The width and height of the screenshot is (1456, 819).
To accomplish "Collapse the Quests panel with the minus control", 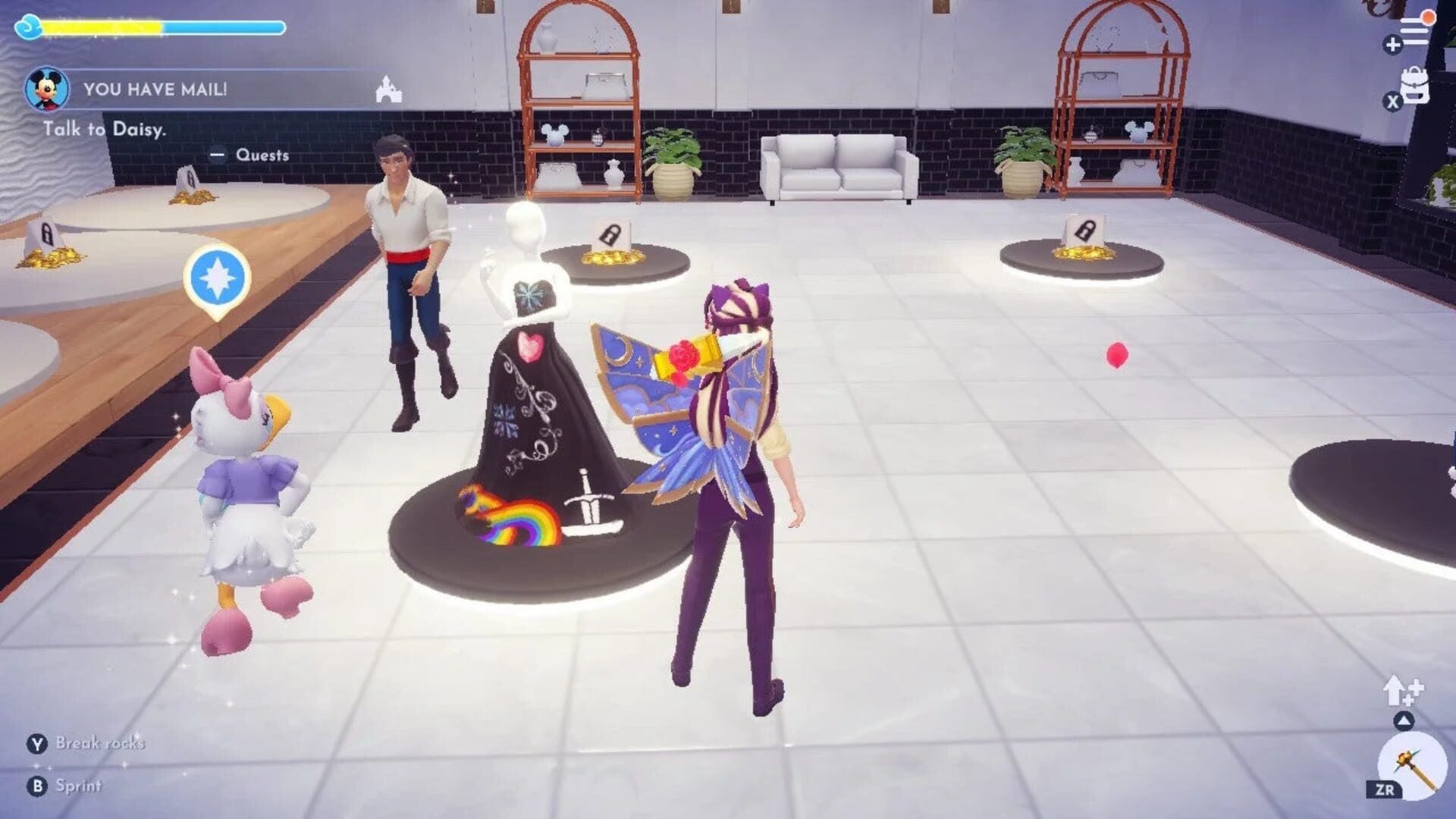I will coord(218,155).
